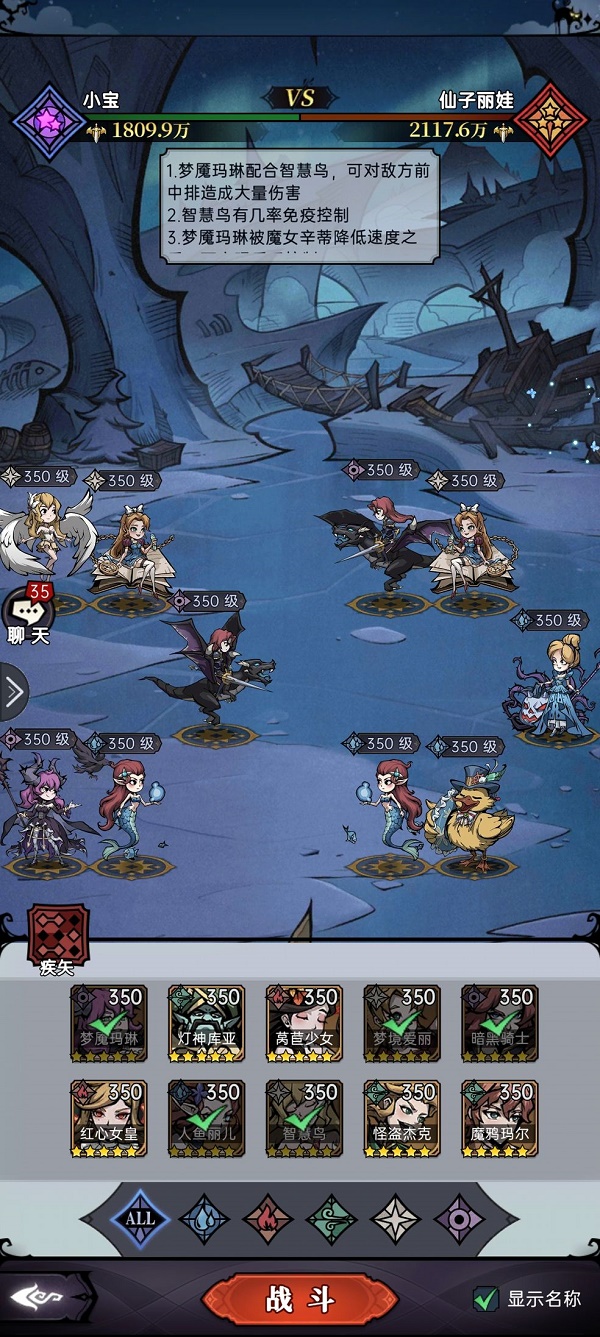Choose the 怪盗杰克 hero card
The height and width of the screenshot is (1337, 600).
402,1117
